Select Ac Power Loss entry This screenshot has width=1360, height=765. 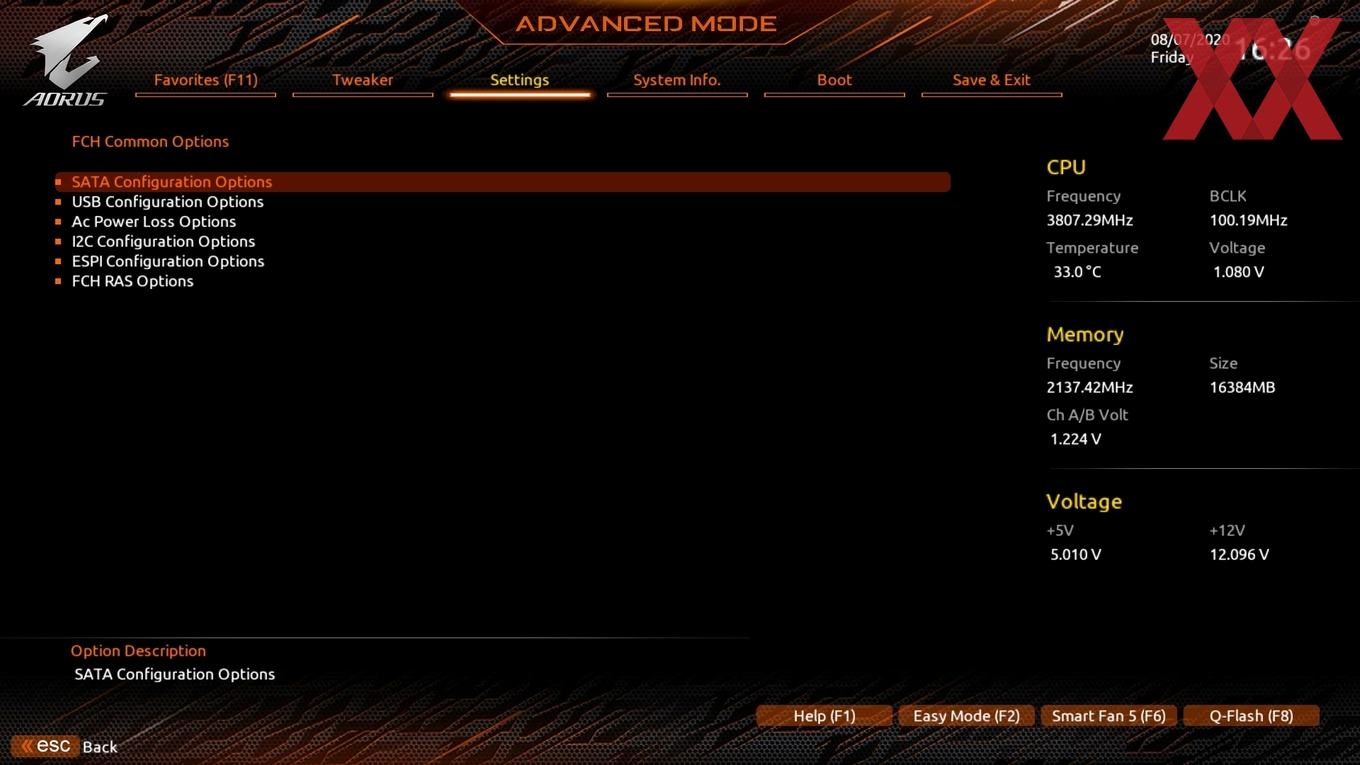(153, 221)
